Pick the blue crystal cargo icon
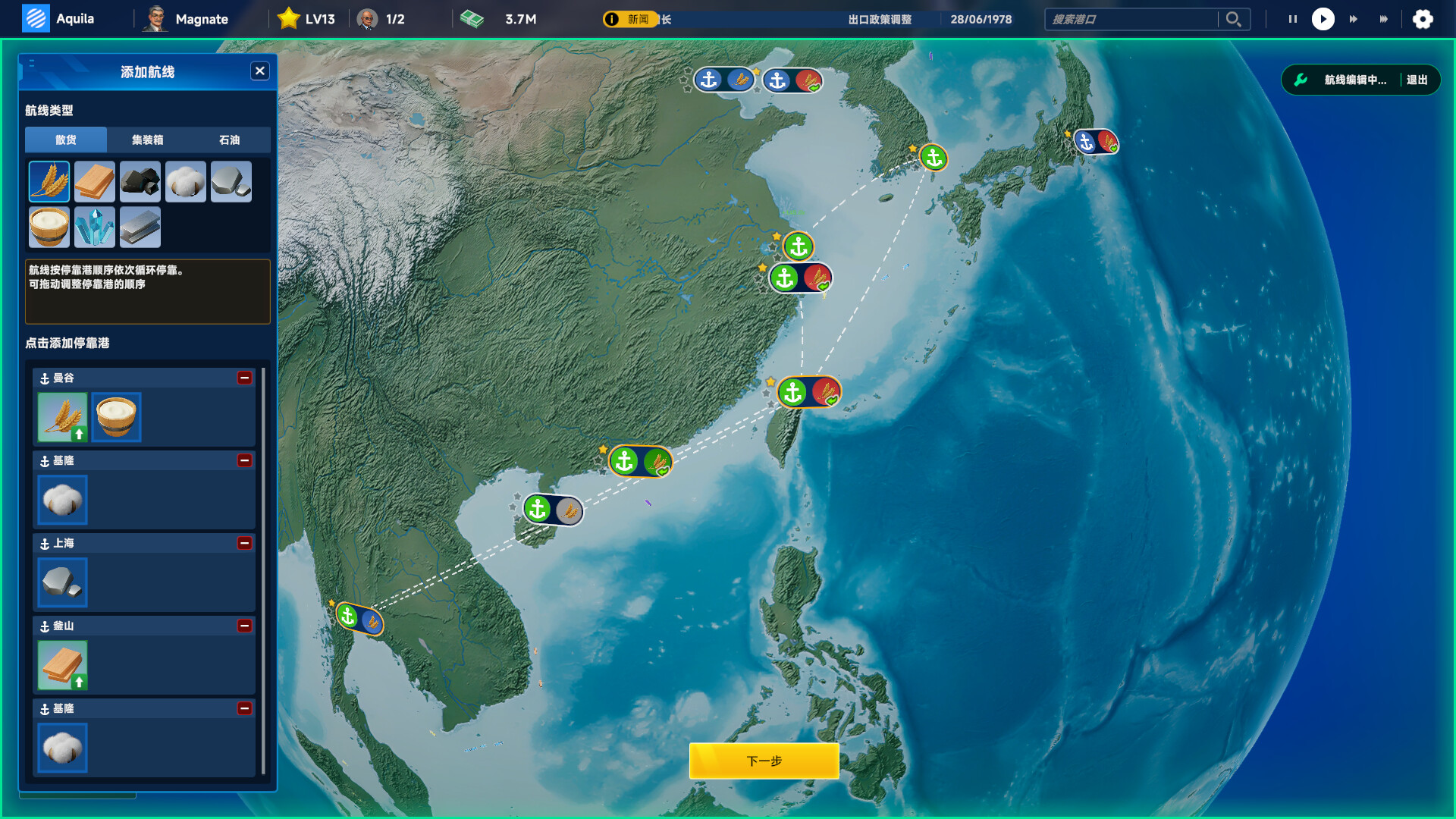Image resolution: width=1456 pixels, height=819 pixels. (94, 227)
